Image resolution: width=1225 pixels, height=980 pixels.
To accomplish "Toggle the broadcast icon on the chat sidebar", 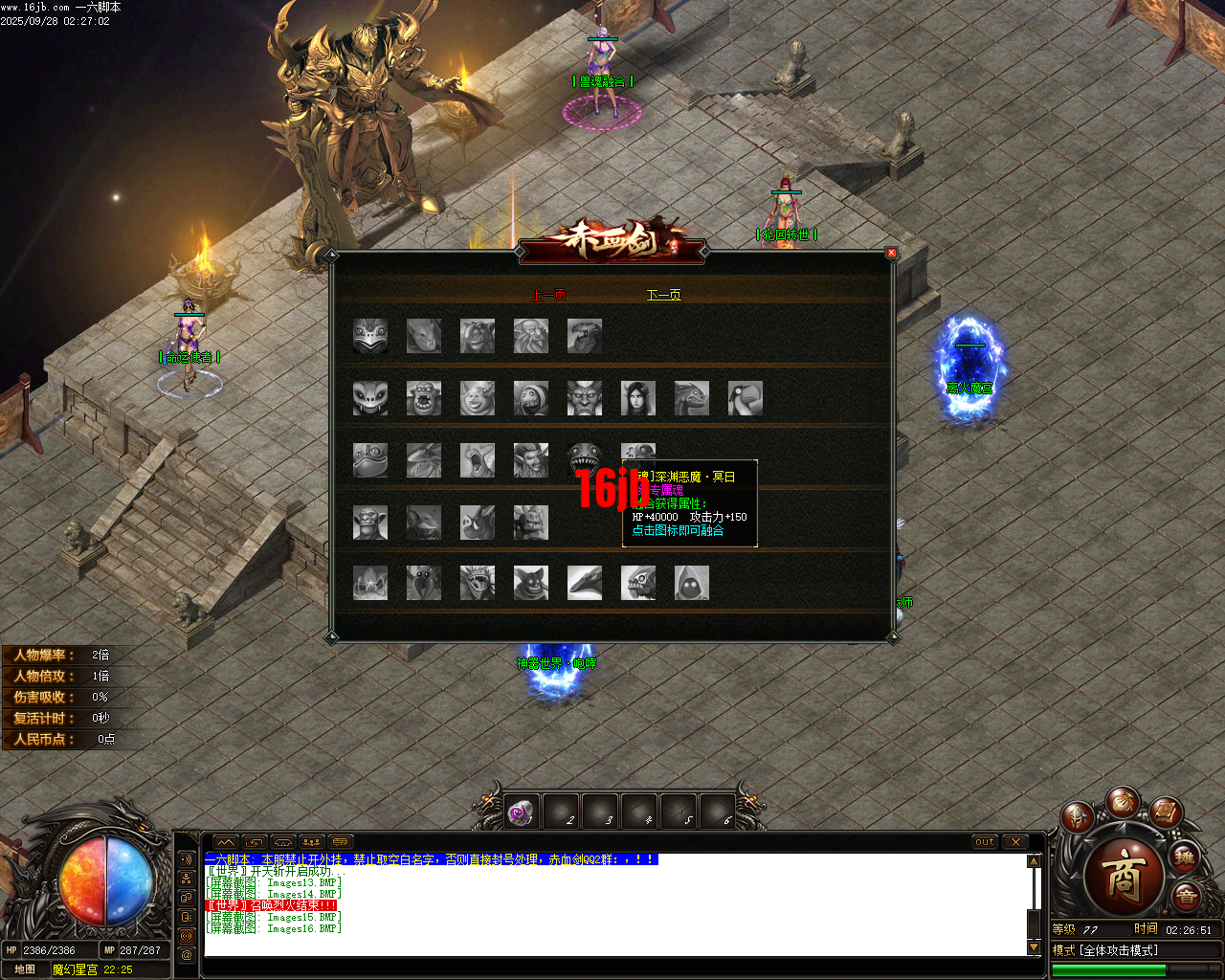I will point(186,935).
